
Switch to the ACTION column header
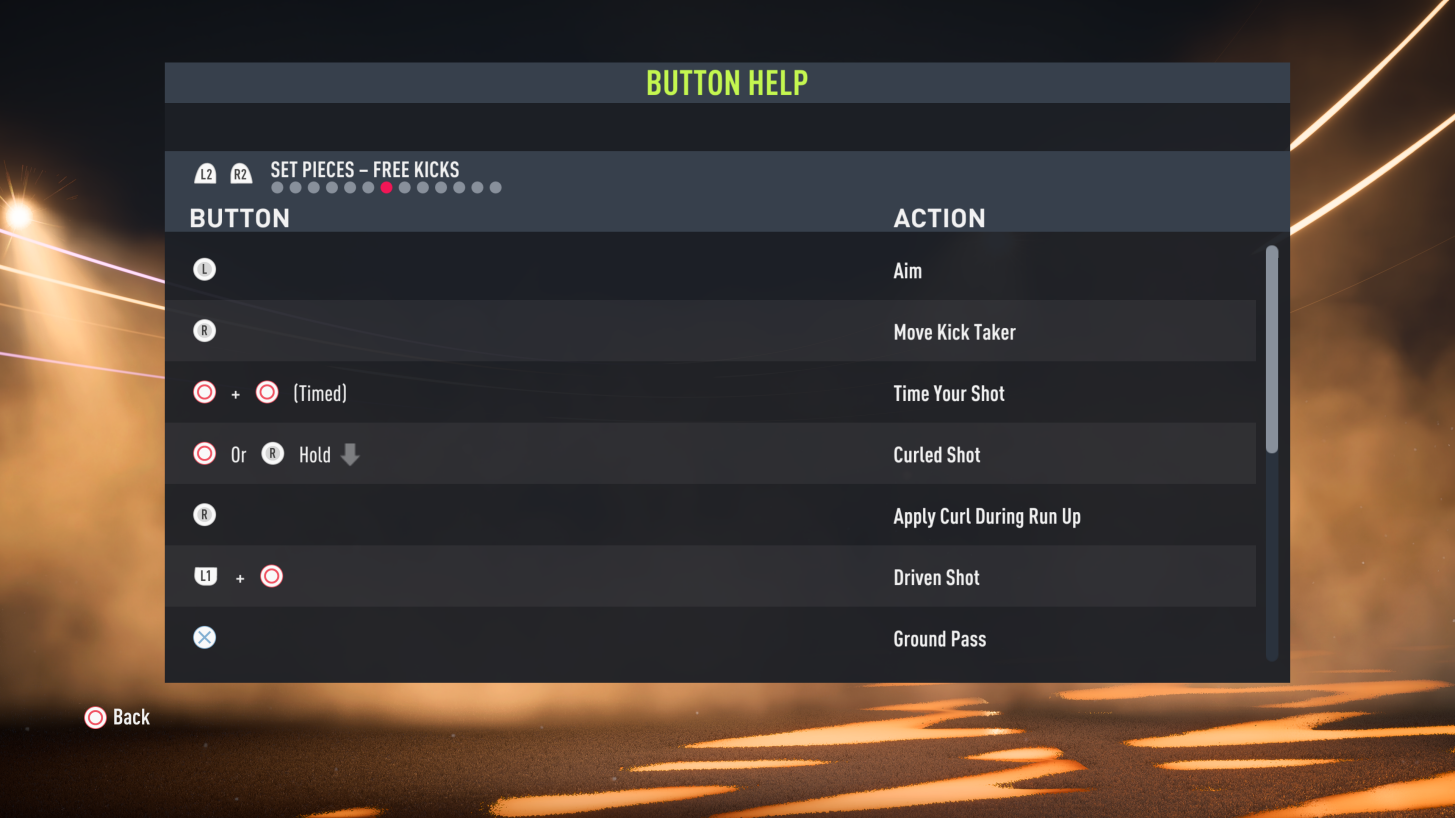click(939, 218)
